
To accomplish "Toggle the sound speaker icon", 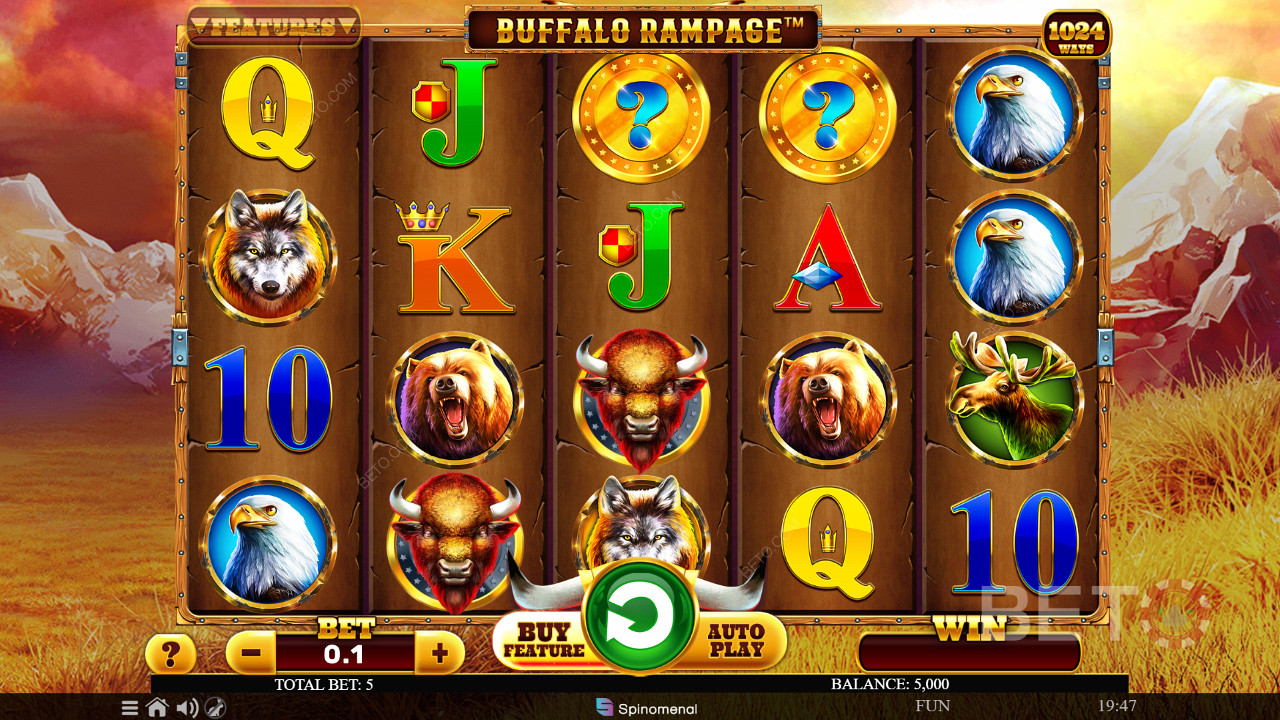I will coord(186,708).
